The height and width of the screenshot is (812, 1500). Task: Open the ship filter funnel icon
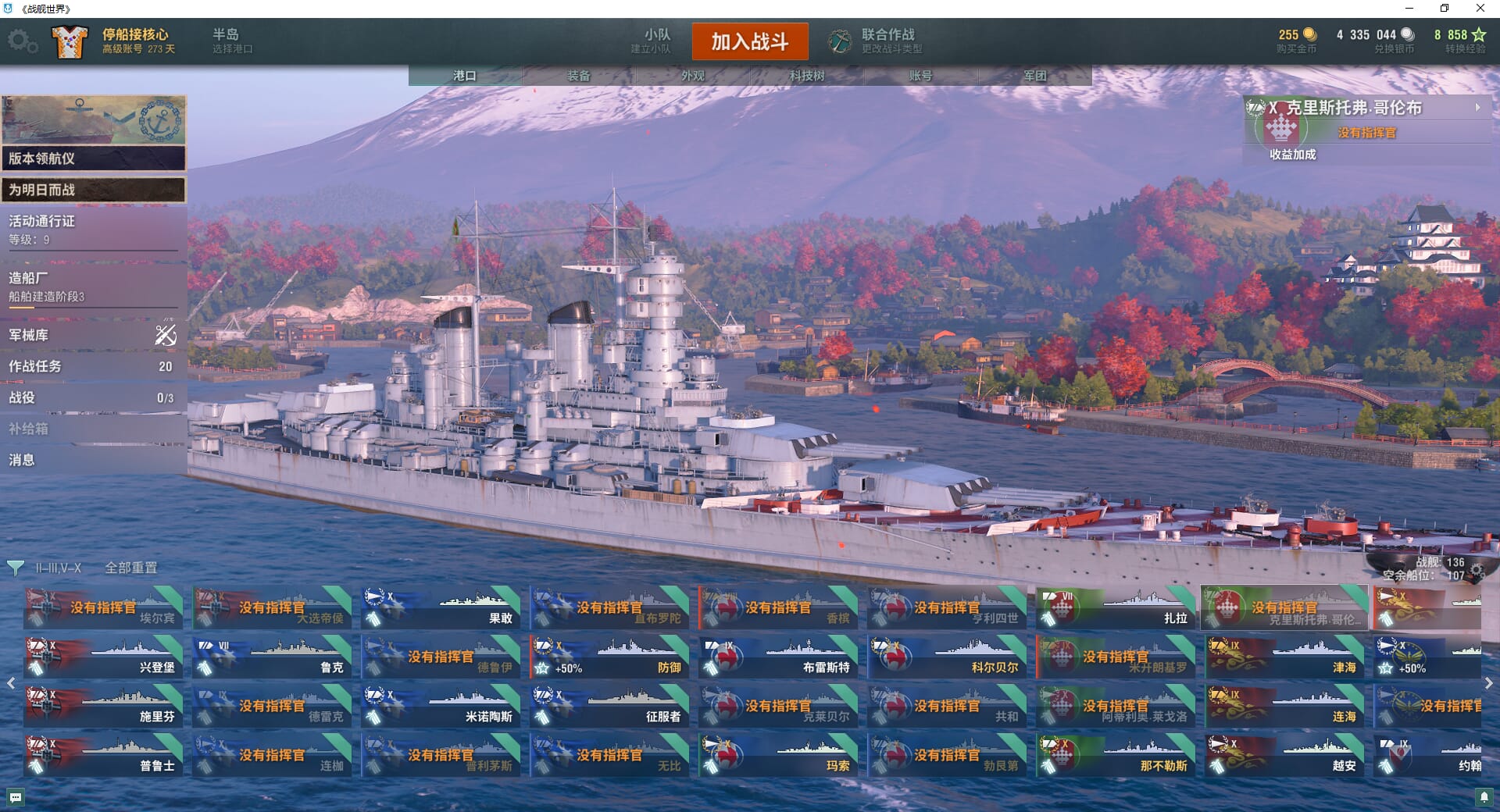click(x=15, y=568)
